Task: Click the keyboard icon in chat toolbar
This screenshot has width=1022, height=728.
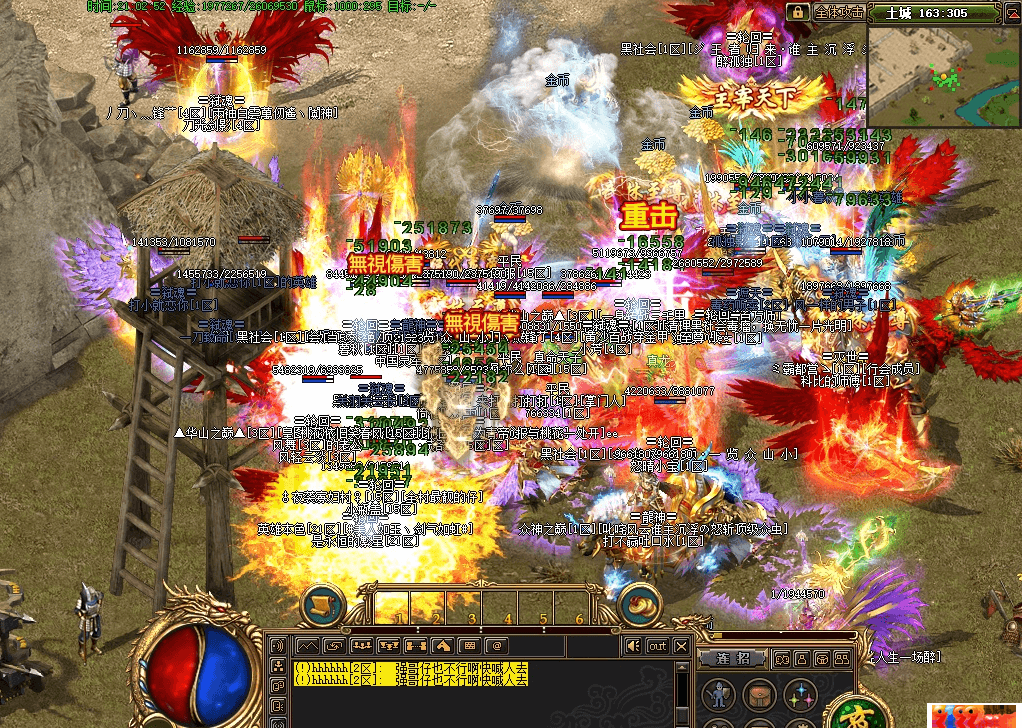Action: [x=472, y=646]
